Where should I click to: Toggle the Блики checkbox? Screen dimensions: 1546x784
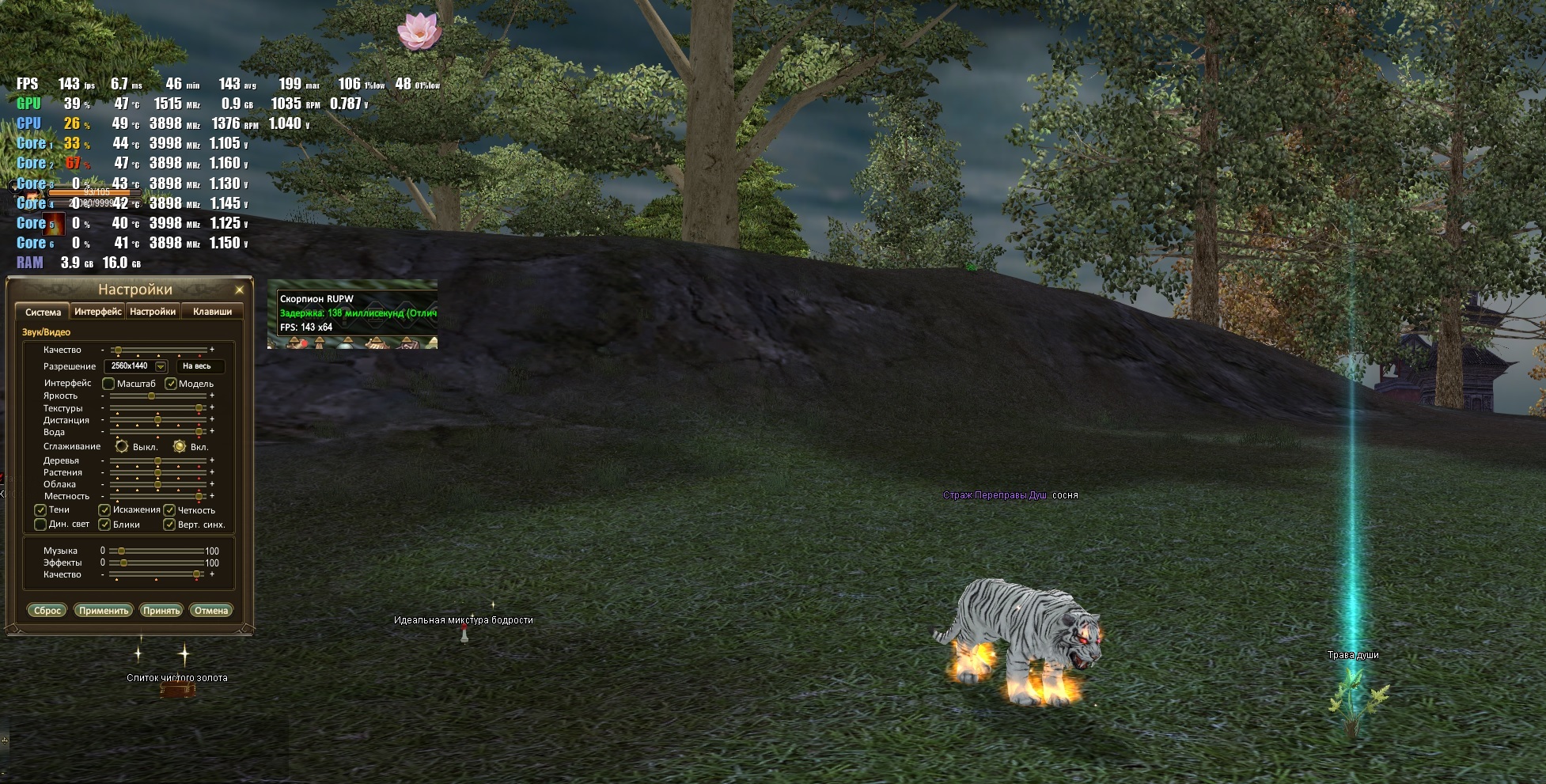coord(104,525)
